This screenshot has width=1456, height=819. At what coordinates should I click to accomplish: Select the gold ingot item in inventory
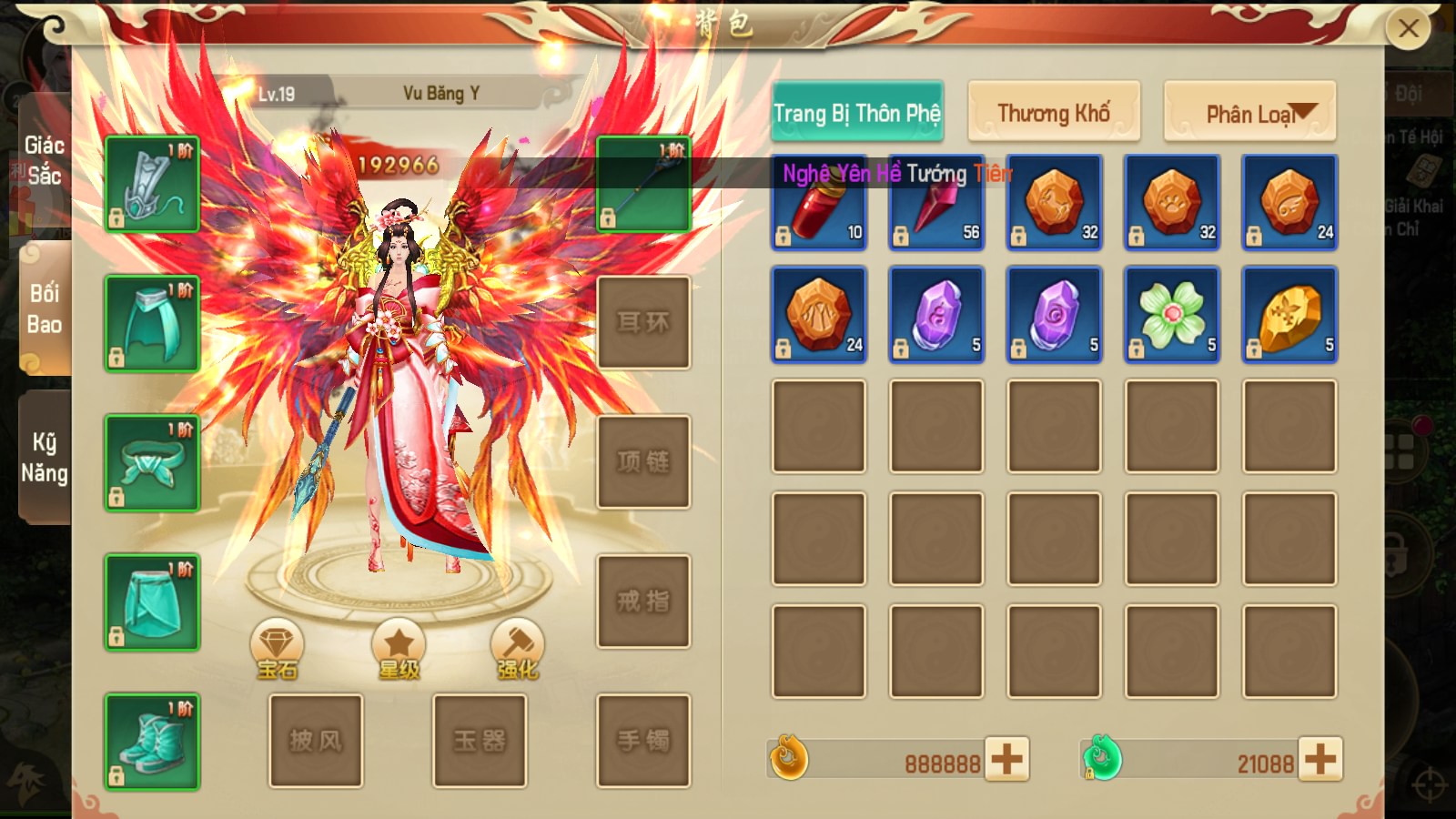1288,314
